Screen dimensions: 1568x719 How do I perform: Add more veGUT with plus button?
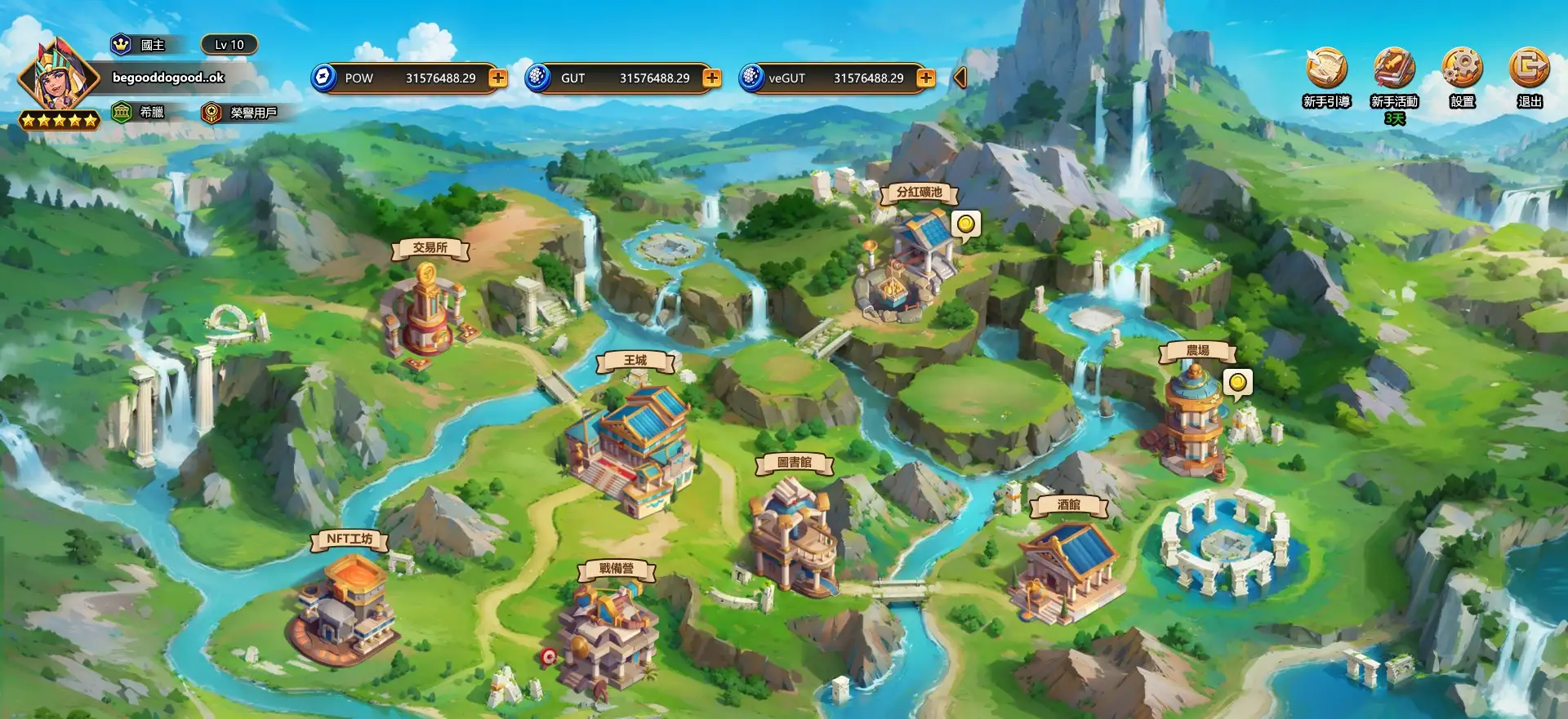(x=926, y=78)
